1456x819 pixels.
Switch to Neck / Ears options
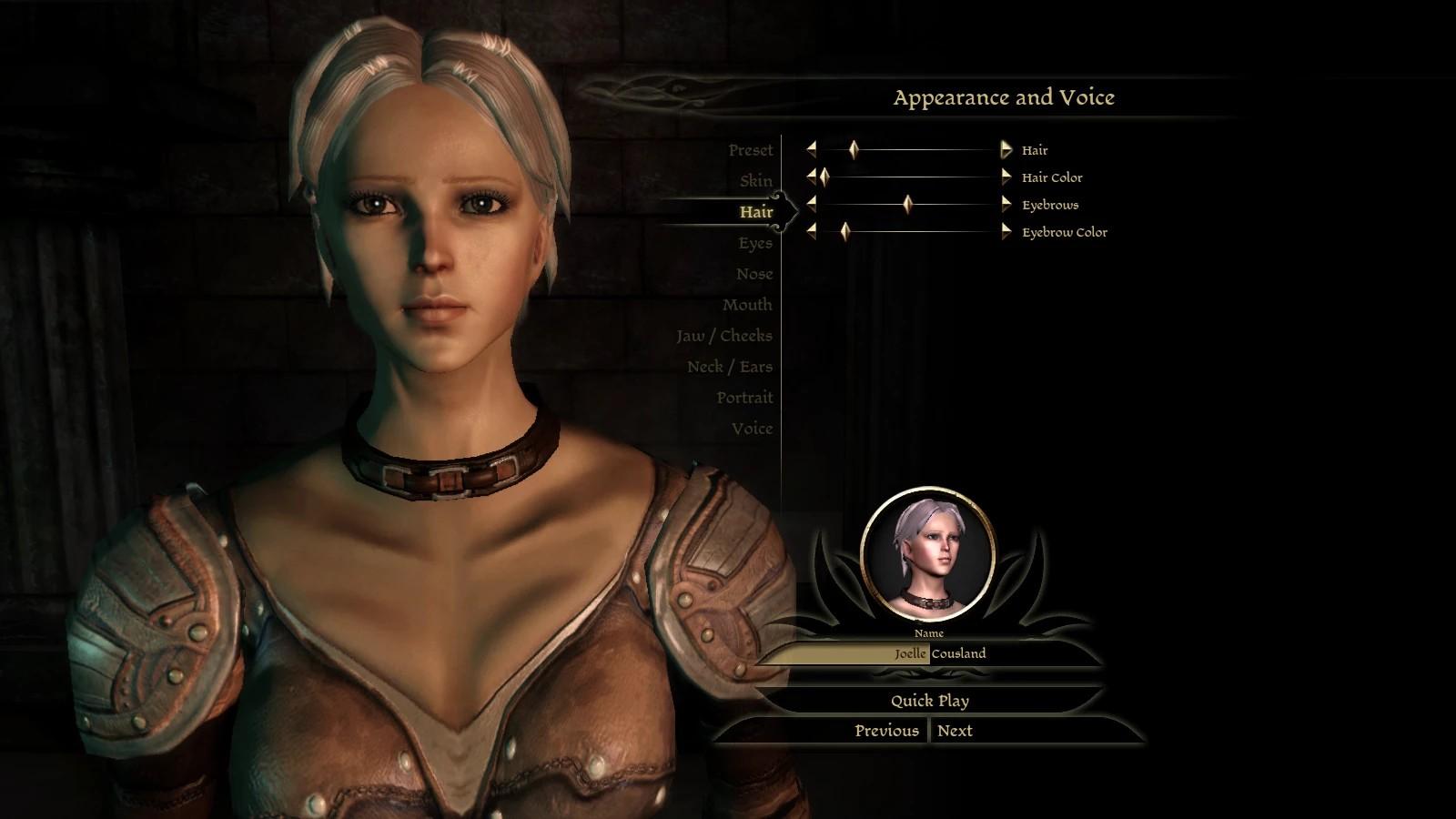(x=729, y=367)
